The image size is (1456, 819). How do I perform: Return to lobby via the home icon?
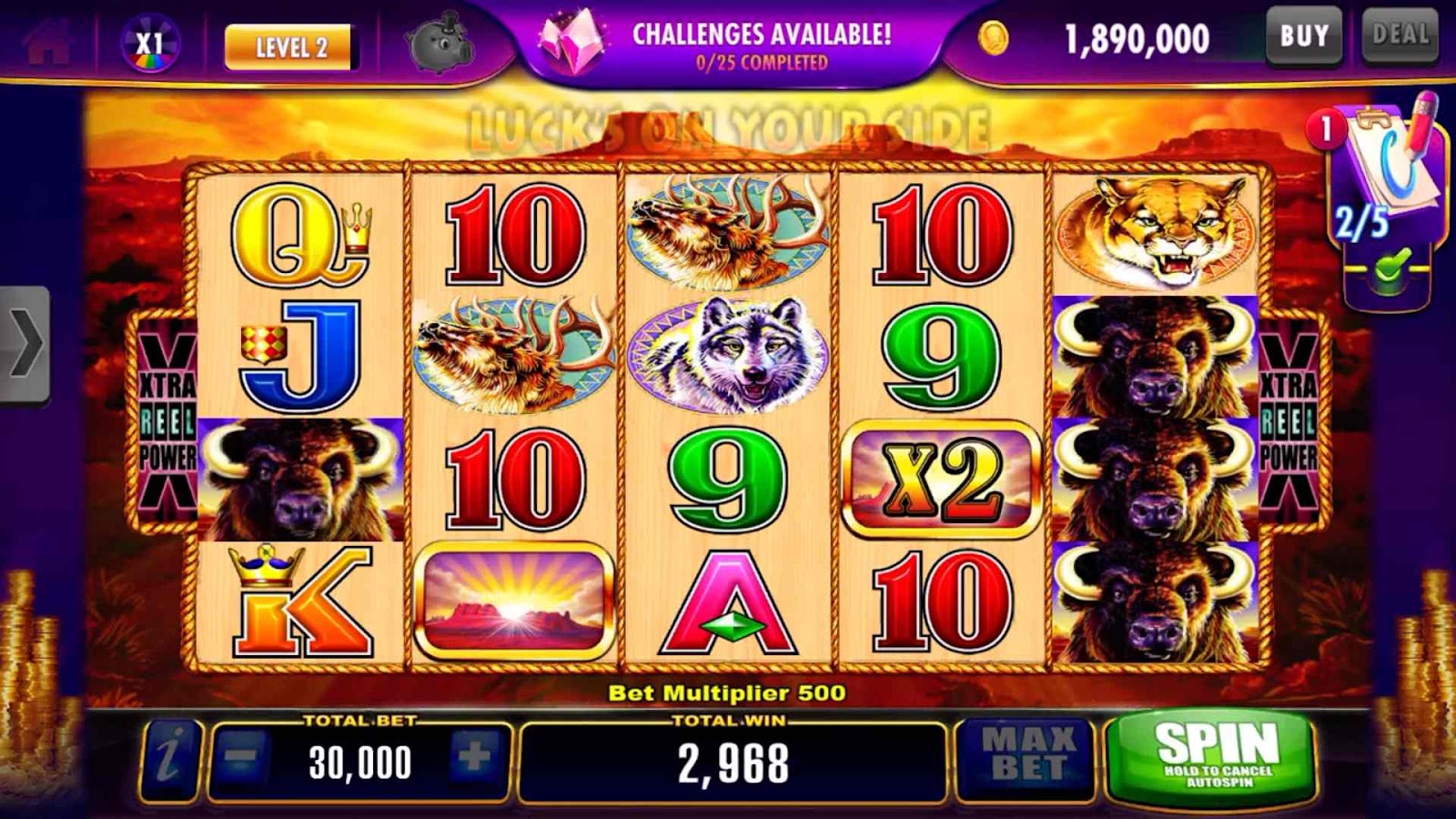point(47,42)
